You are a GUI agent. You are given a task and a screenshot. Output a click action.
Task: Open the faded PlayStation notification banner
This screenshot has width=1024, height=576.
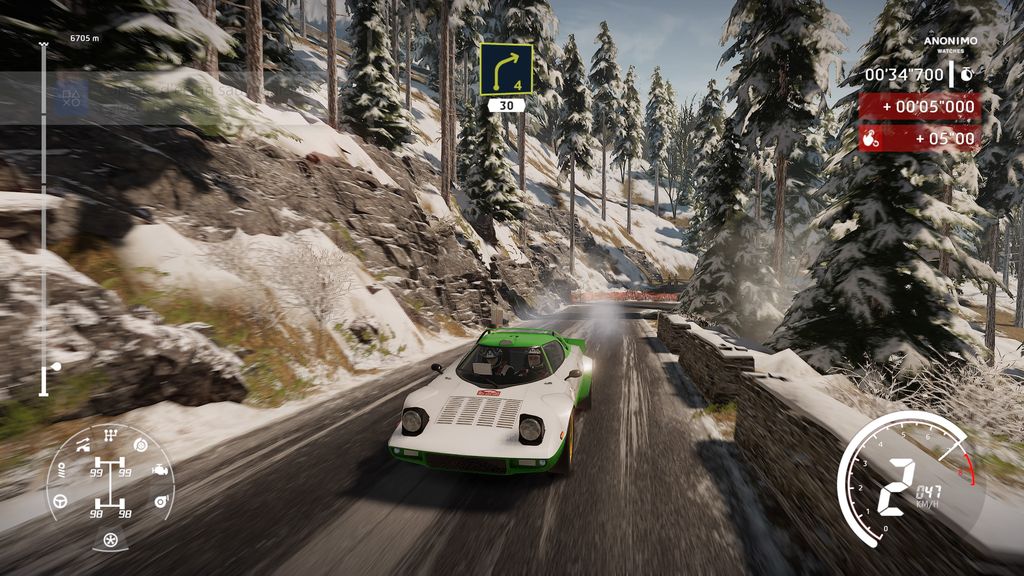click(x=140, y=97)
